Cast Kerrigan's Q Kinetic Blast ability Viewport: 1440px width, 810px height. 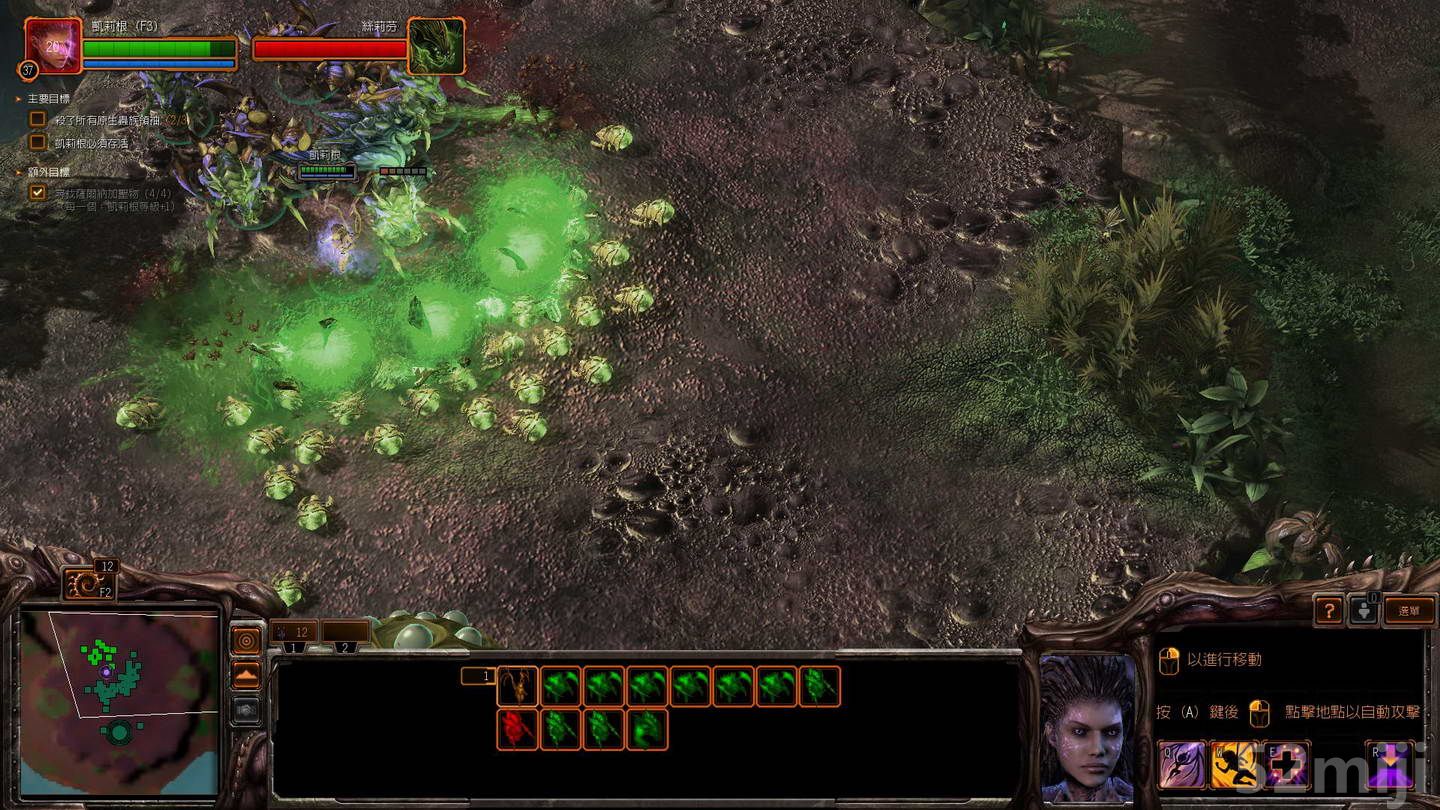(x=1181, y=764)
